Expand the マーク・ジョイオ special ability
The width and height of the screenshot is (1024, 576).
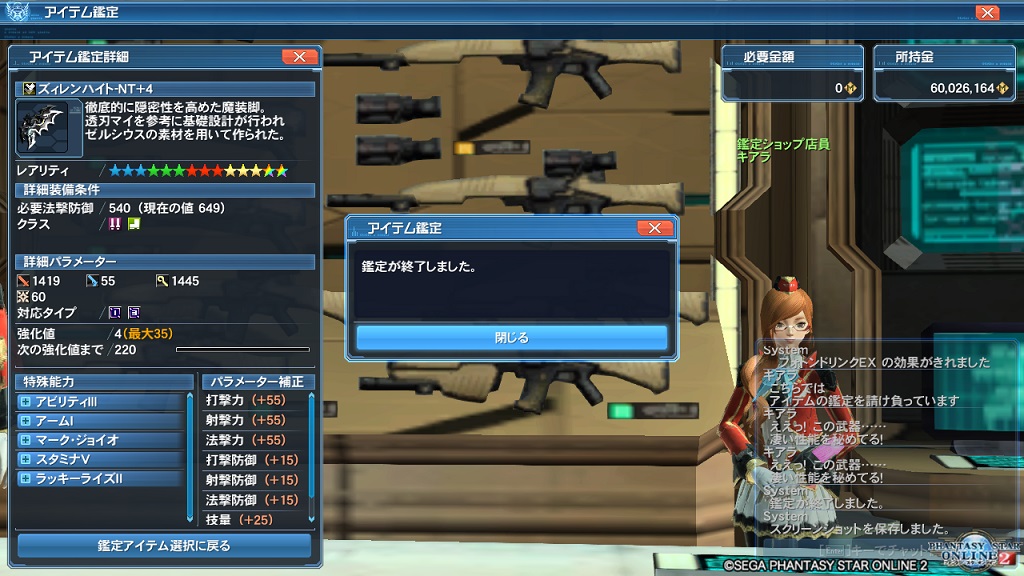point(25,440)
